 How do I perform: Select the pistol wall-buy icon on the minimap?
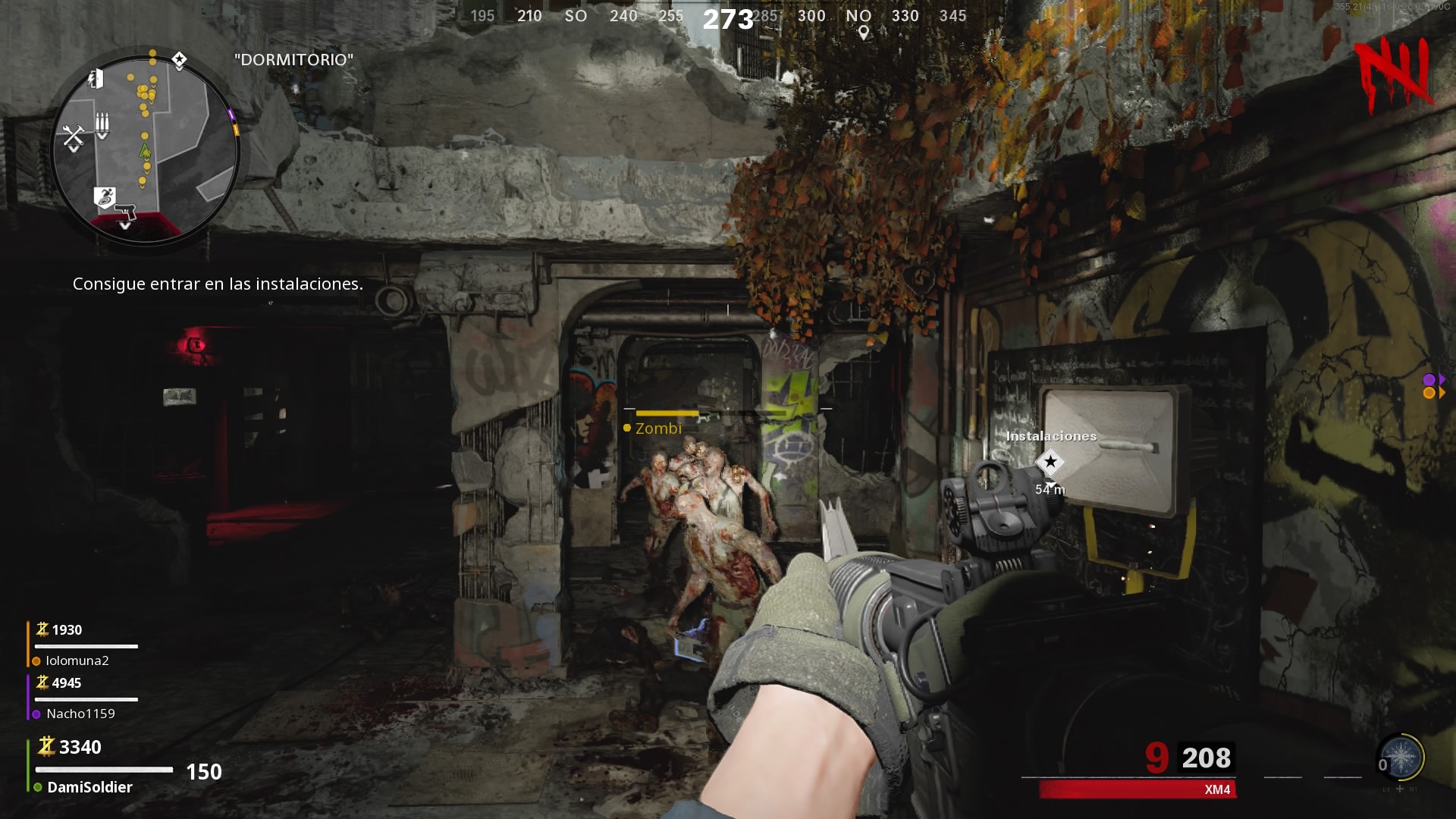[x=126, y=210]
